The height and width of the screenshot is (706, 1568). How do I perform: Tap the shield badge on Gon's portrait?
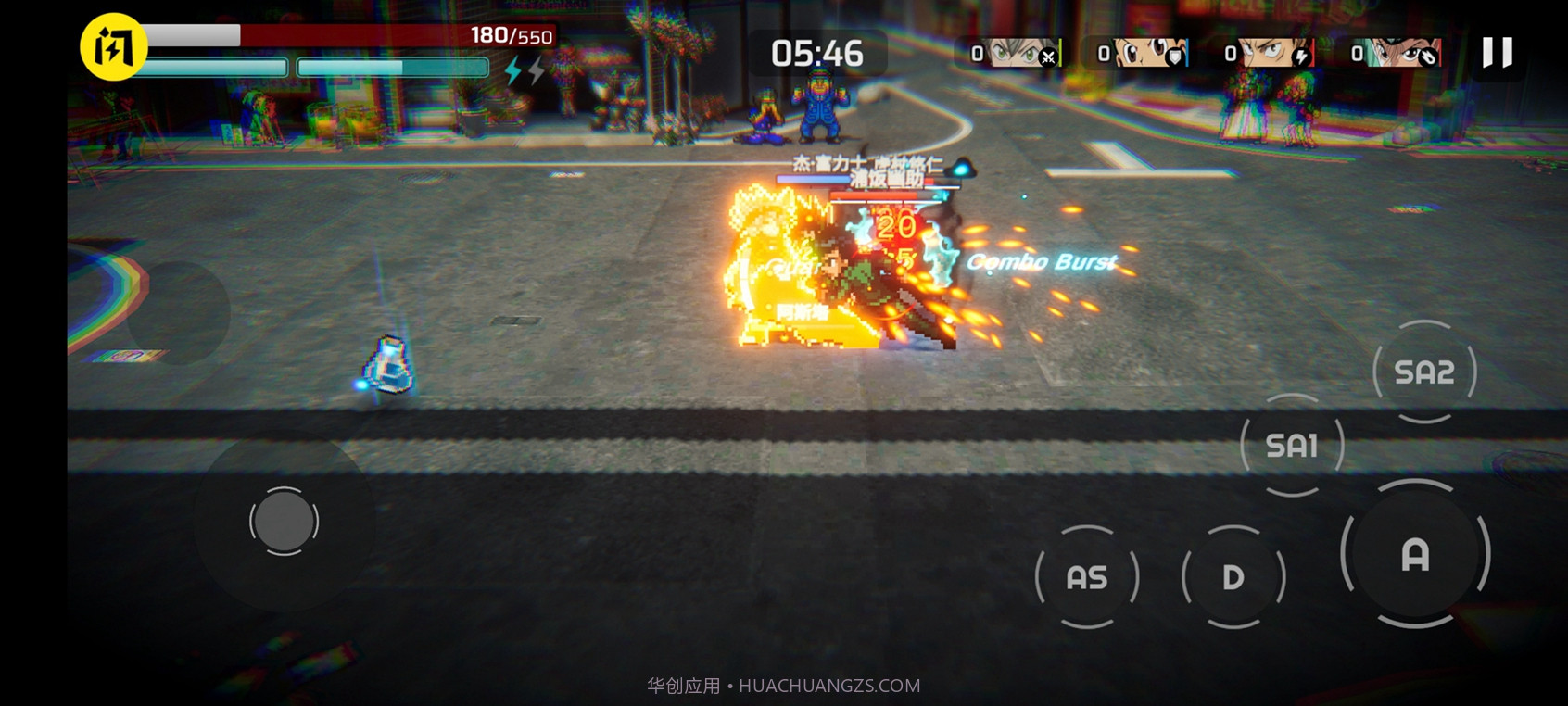click(x=1175, y=56)
